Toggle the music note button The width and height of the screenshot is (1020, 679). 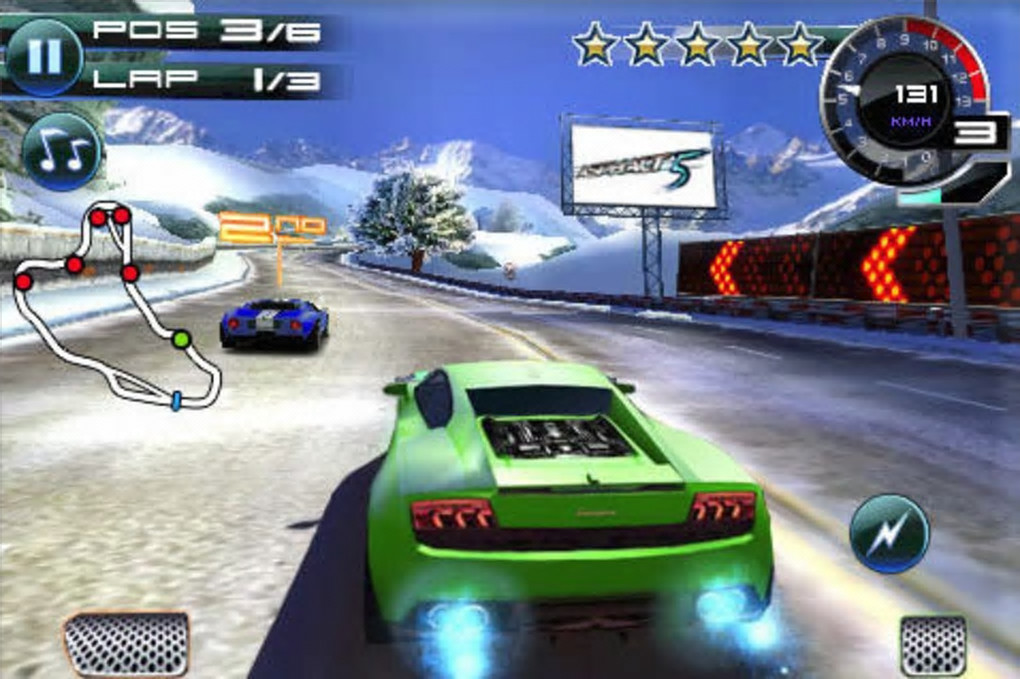61,150
